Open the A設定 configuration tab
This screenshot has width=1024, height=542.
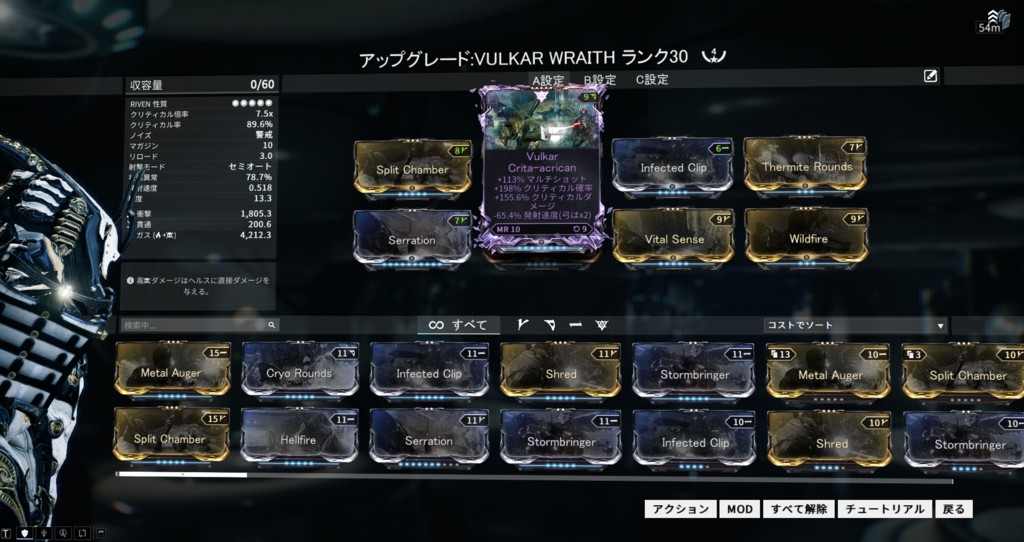coord(548,80)
